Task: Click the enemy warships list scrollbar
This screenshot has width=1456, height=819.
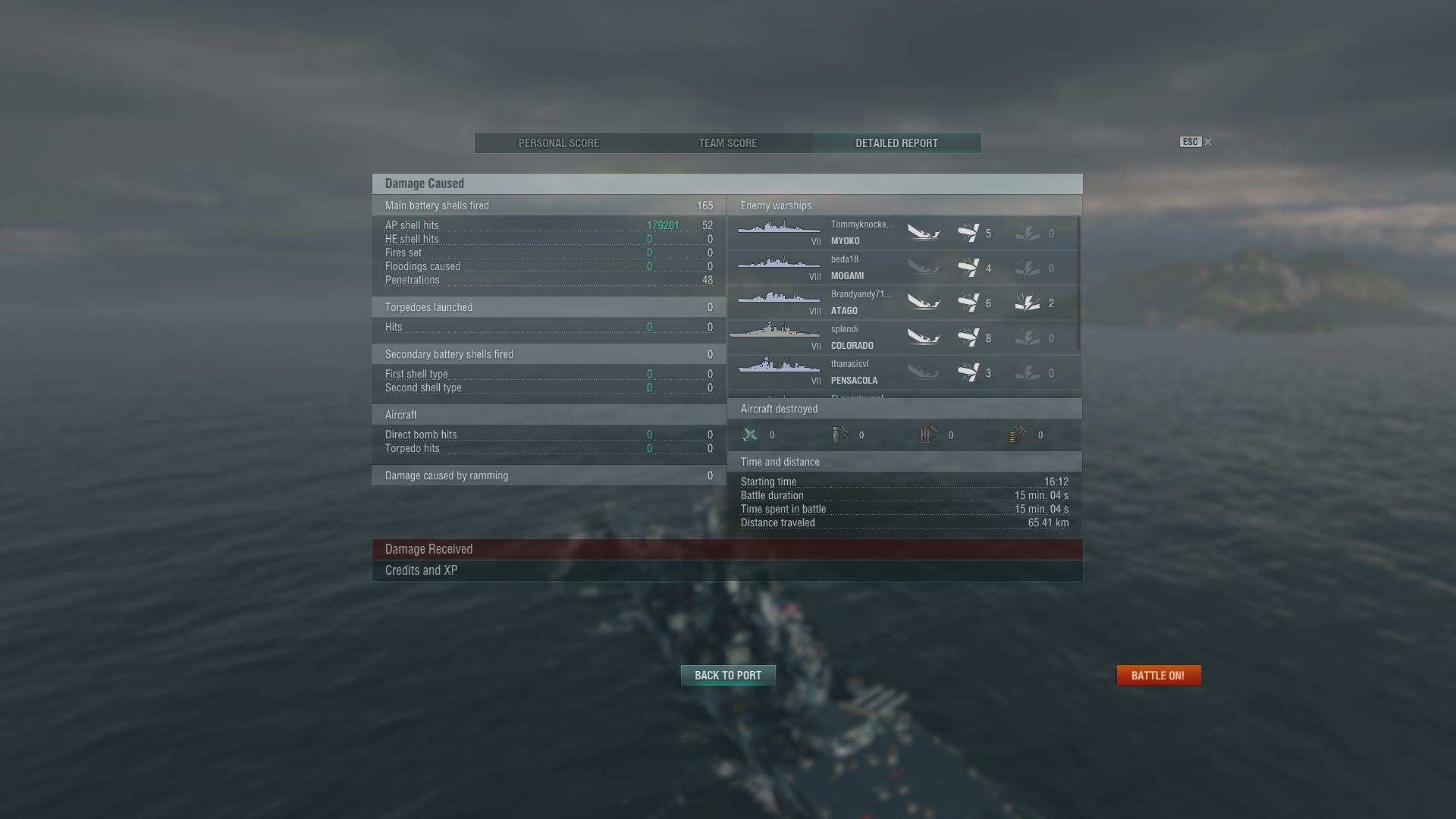Action: pyautogui.click(x=1078, y=284)
